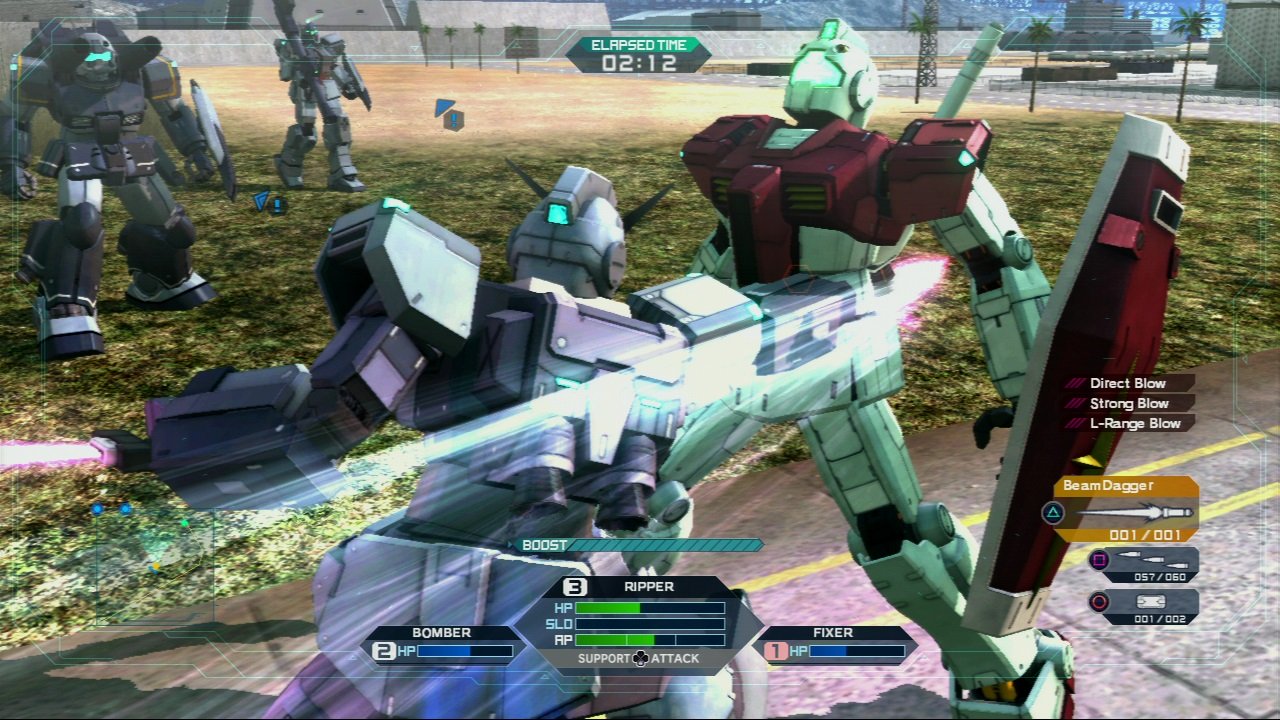This screenshot has height=720, width=1280.
Task: Activate the Support Attack command
Action: (638, 658)
